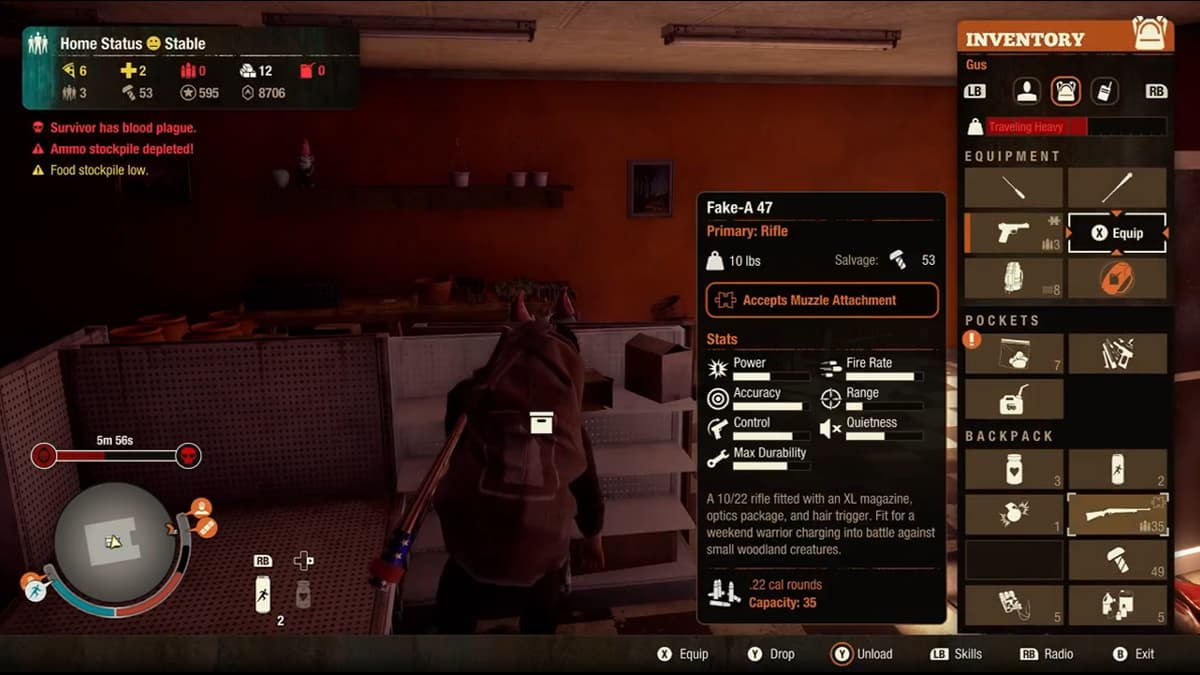Viewport: 1200px width, 675px height.
Task: Select the backpack inventory tab
Action: pyautogui.click(x=1066, y=91)
